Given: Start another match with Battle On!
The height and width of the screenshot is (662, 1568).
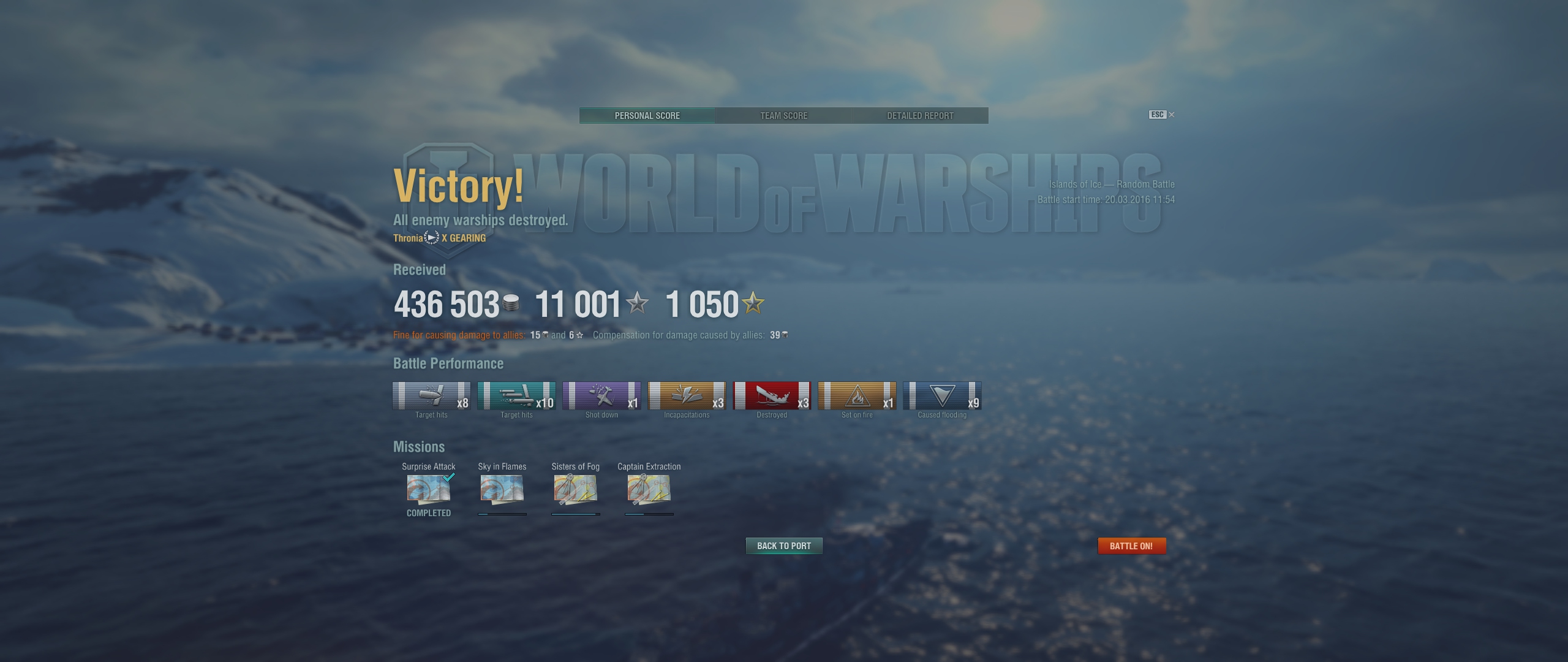Looking at the screenshot, I should (x=1131, y=546).
